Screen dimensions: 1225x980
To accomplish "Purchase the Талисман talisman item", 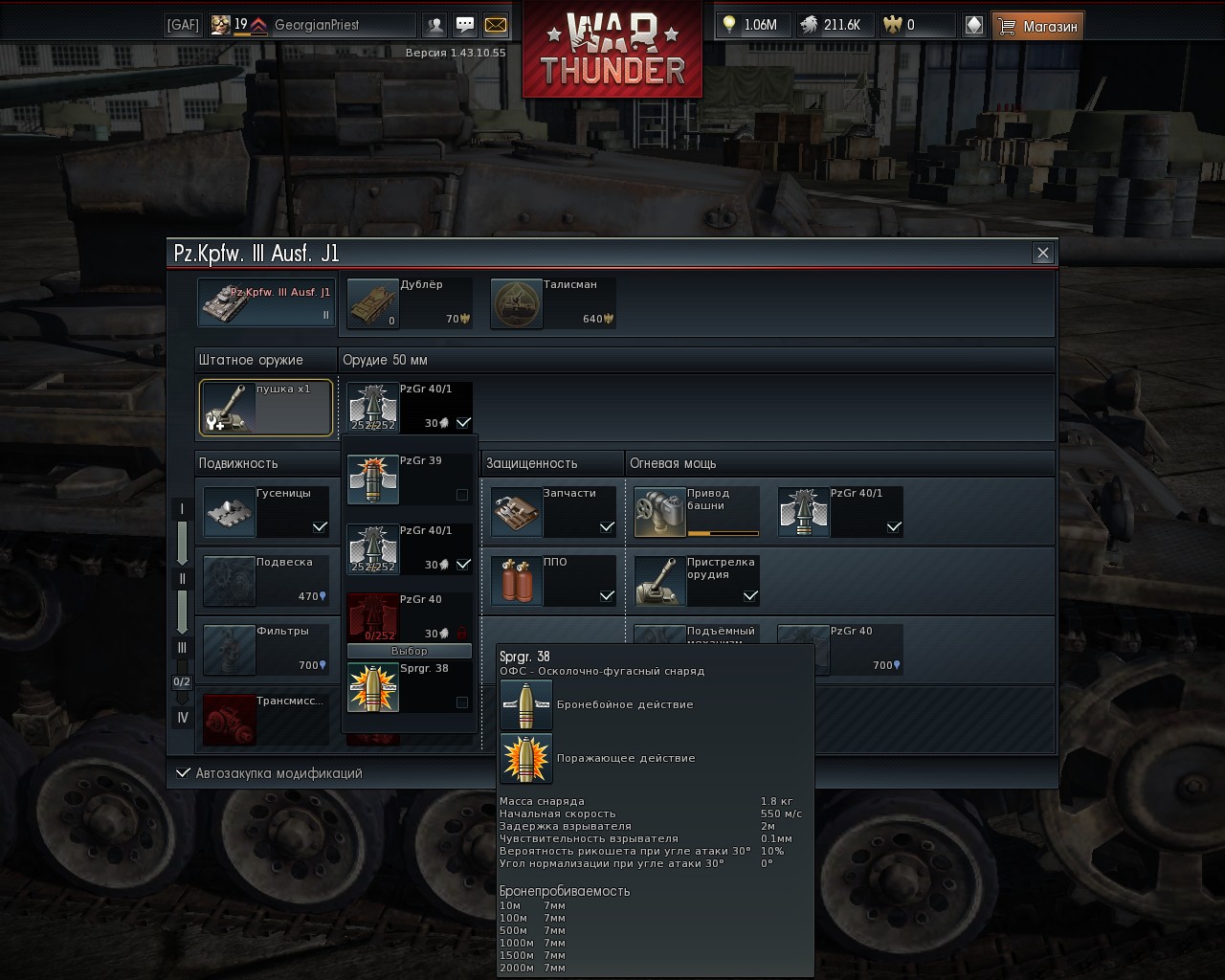I will pyautogui.click(x=552, y=303).
